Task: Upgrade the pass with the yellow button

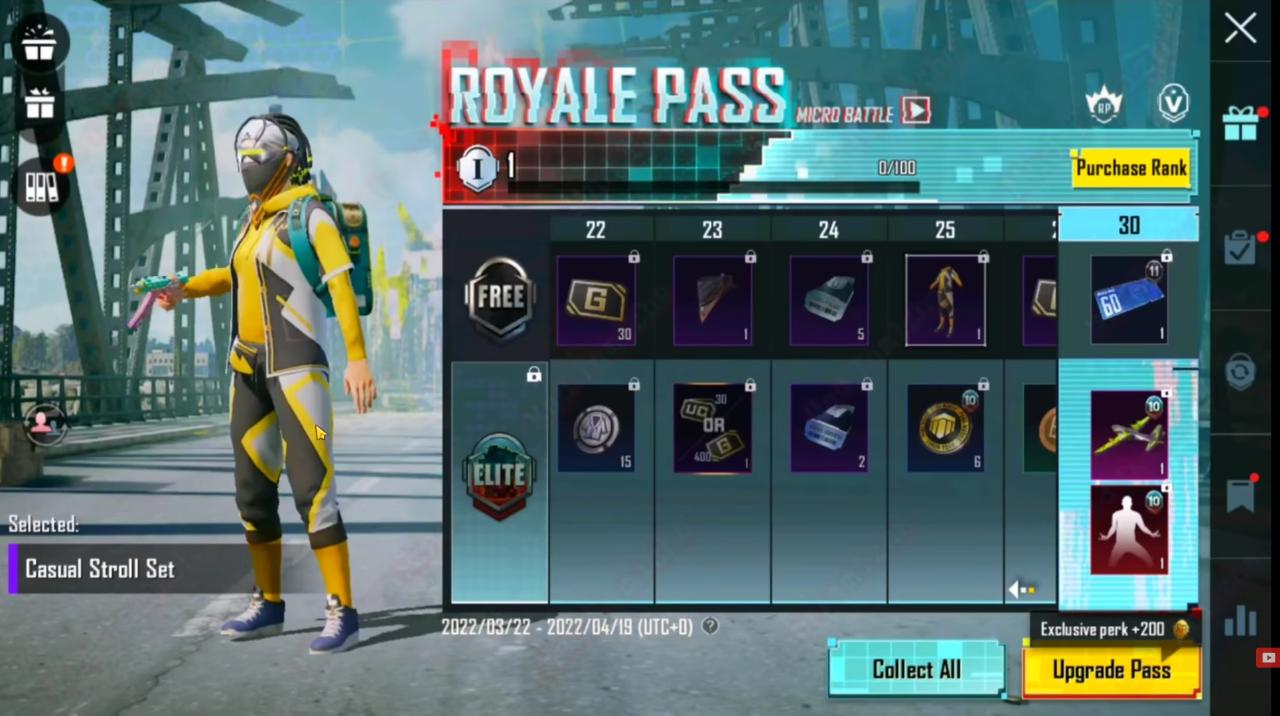Action: pyautogui.click(x=1111, y=670)
